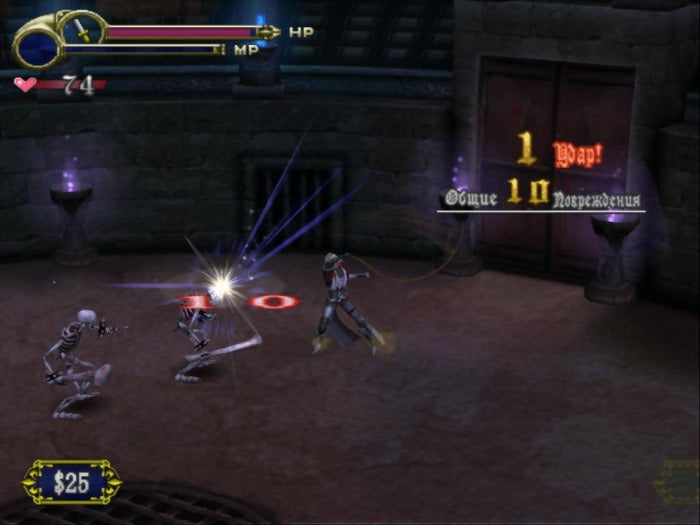Image resolution: width=700 pixels, height=525 pixels.
Task: Click the dark blue orb slot
Action: [36, 46]
